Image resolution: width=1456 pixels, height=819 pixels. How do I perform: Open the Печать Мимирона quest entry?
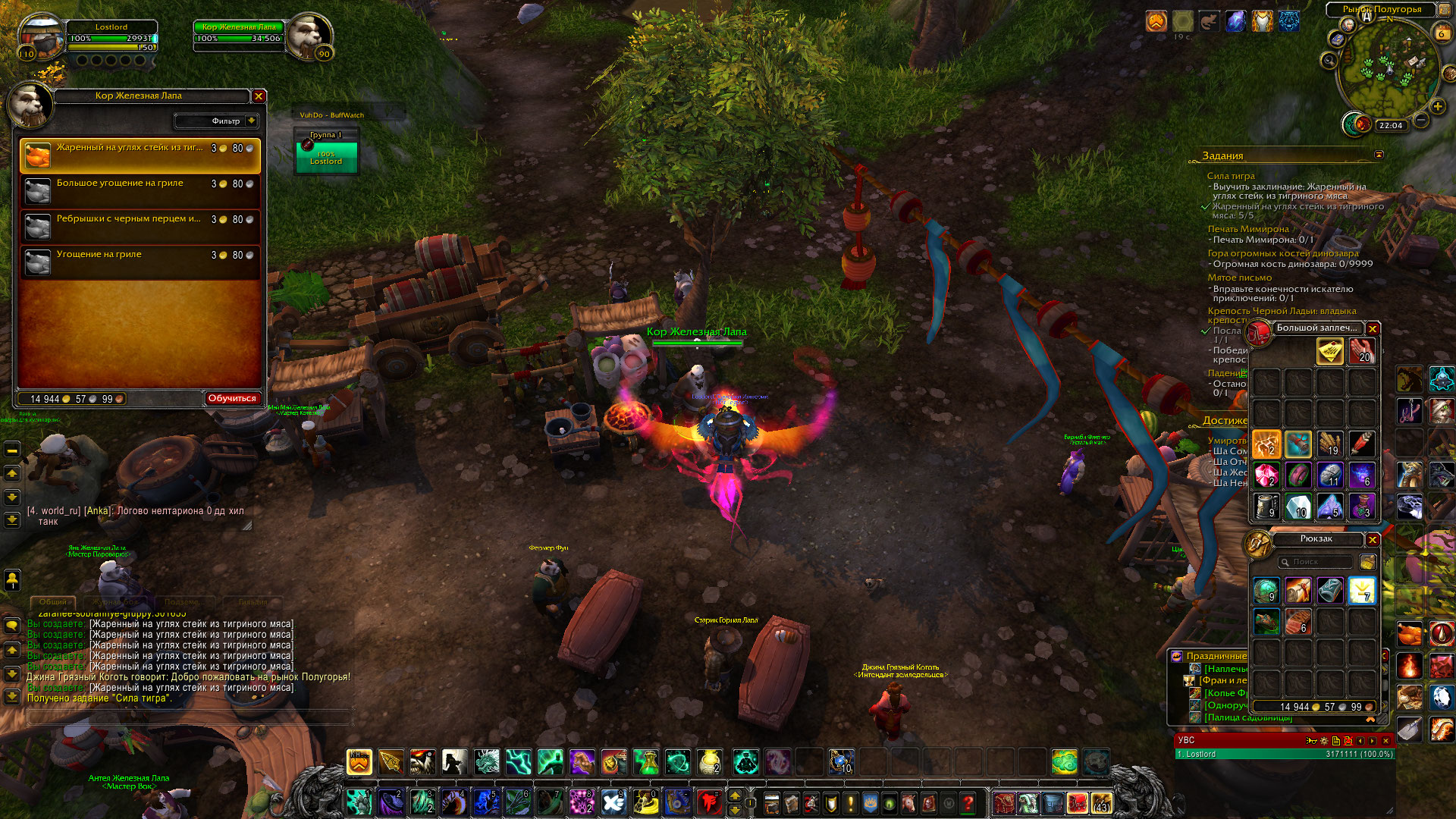tap(1247, 229)
